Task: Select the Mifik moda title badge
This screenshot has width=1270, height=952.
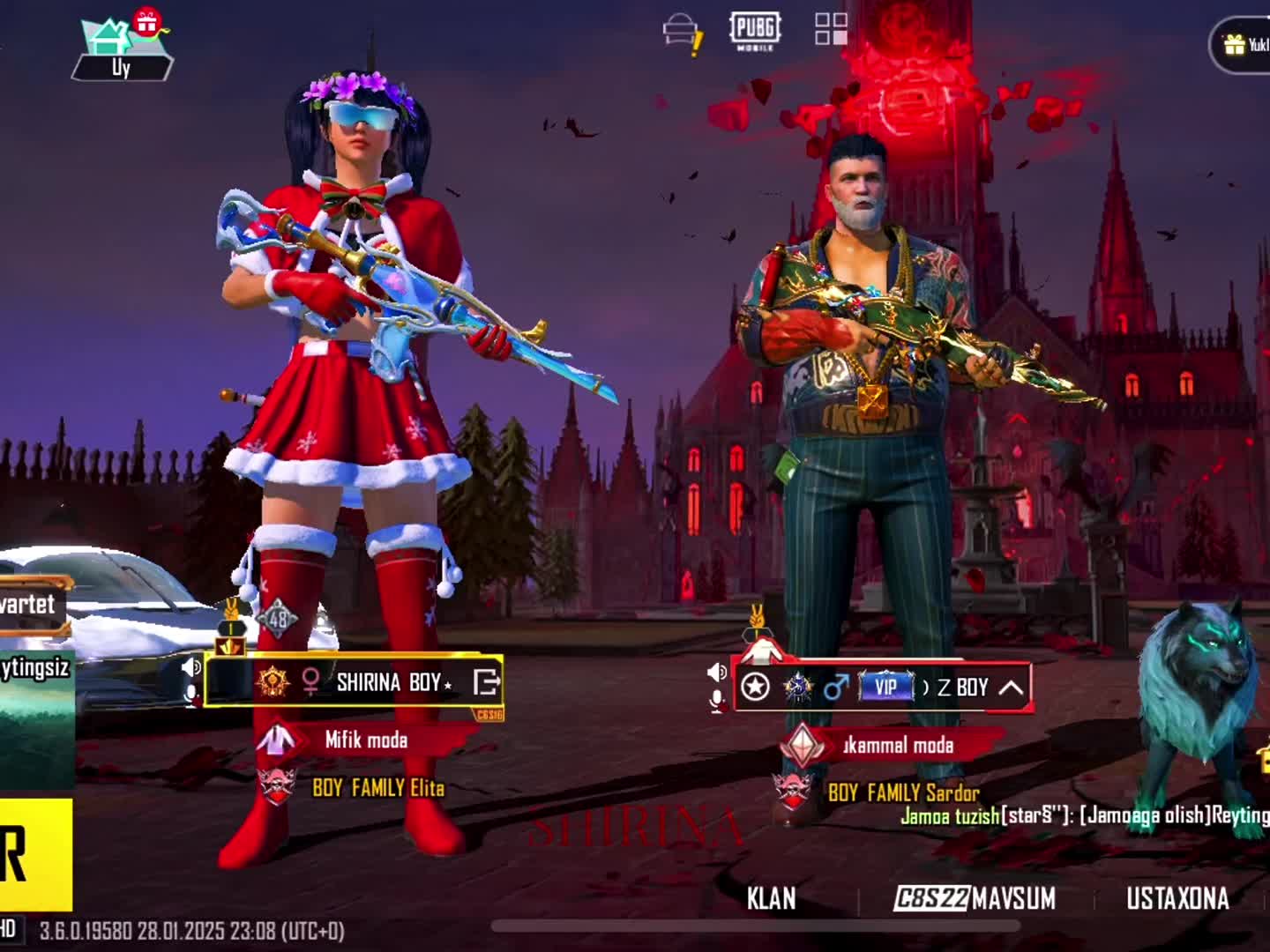Action: click(365, 740)
